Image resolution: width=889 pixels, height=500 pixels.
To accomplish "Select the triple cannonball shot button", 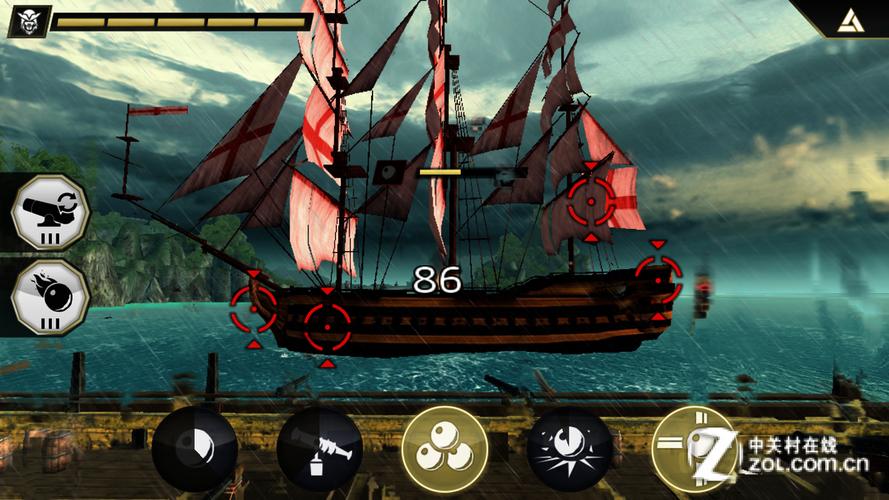I will coord(444,449).
